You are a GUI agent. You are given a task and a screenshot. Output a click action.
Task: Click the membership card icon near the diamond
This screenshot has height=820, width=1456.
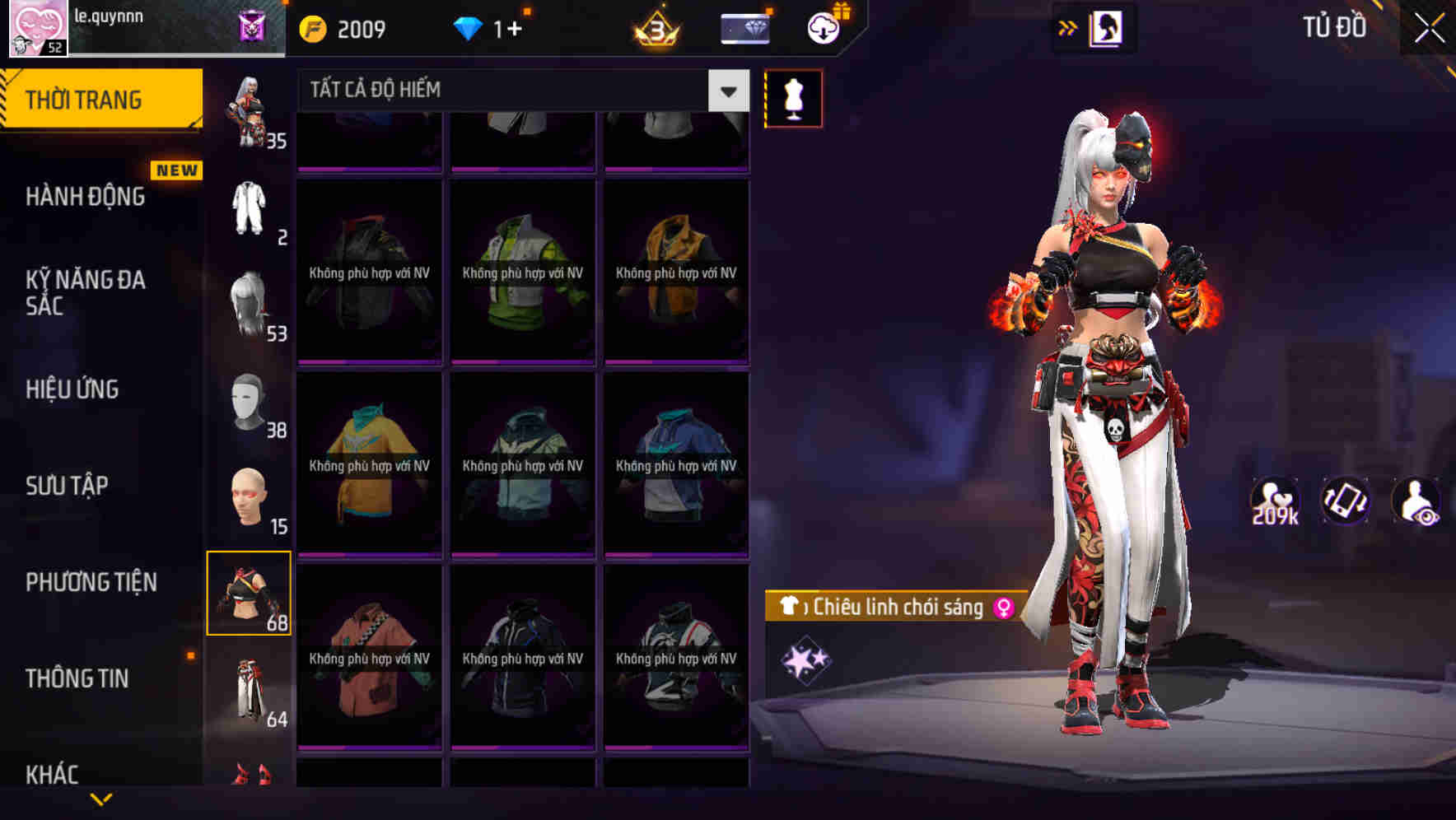point(744,29)
